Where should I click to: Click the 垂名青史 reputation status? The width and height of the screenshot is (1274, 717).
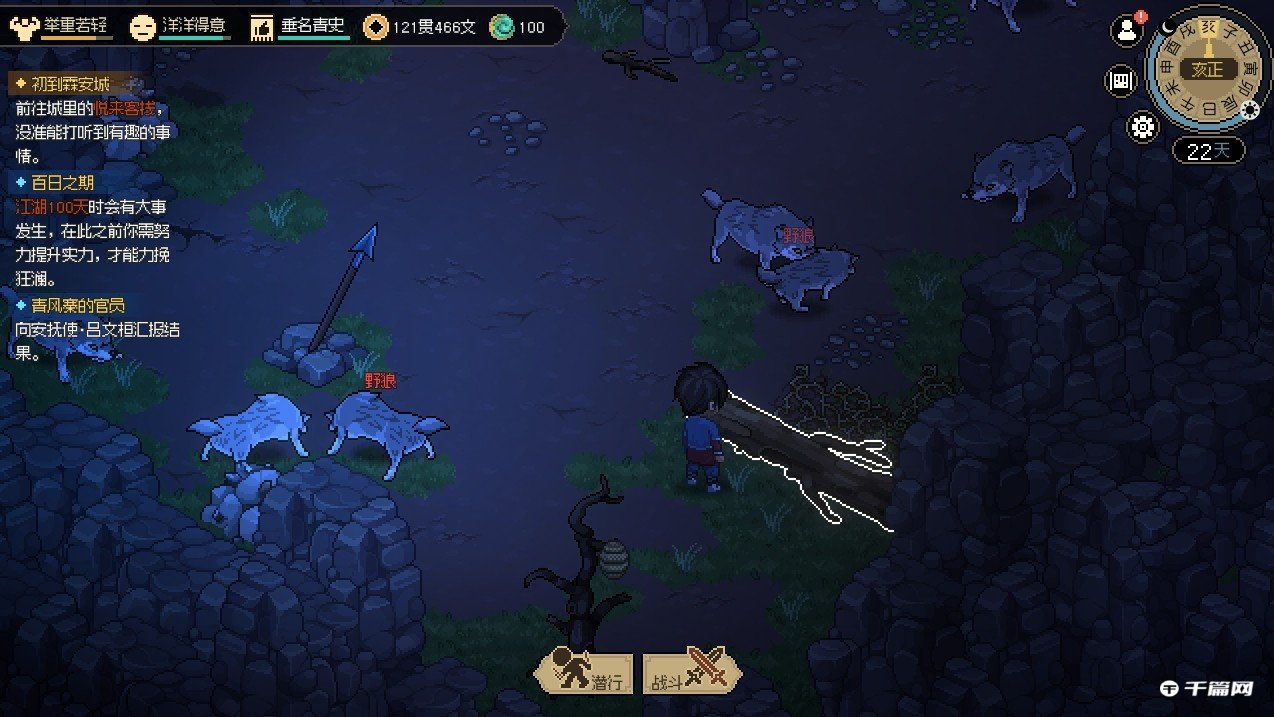[300, 27]
